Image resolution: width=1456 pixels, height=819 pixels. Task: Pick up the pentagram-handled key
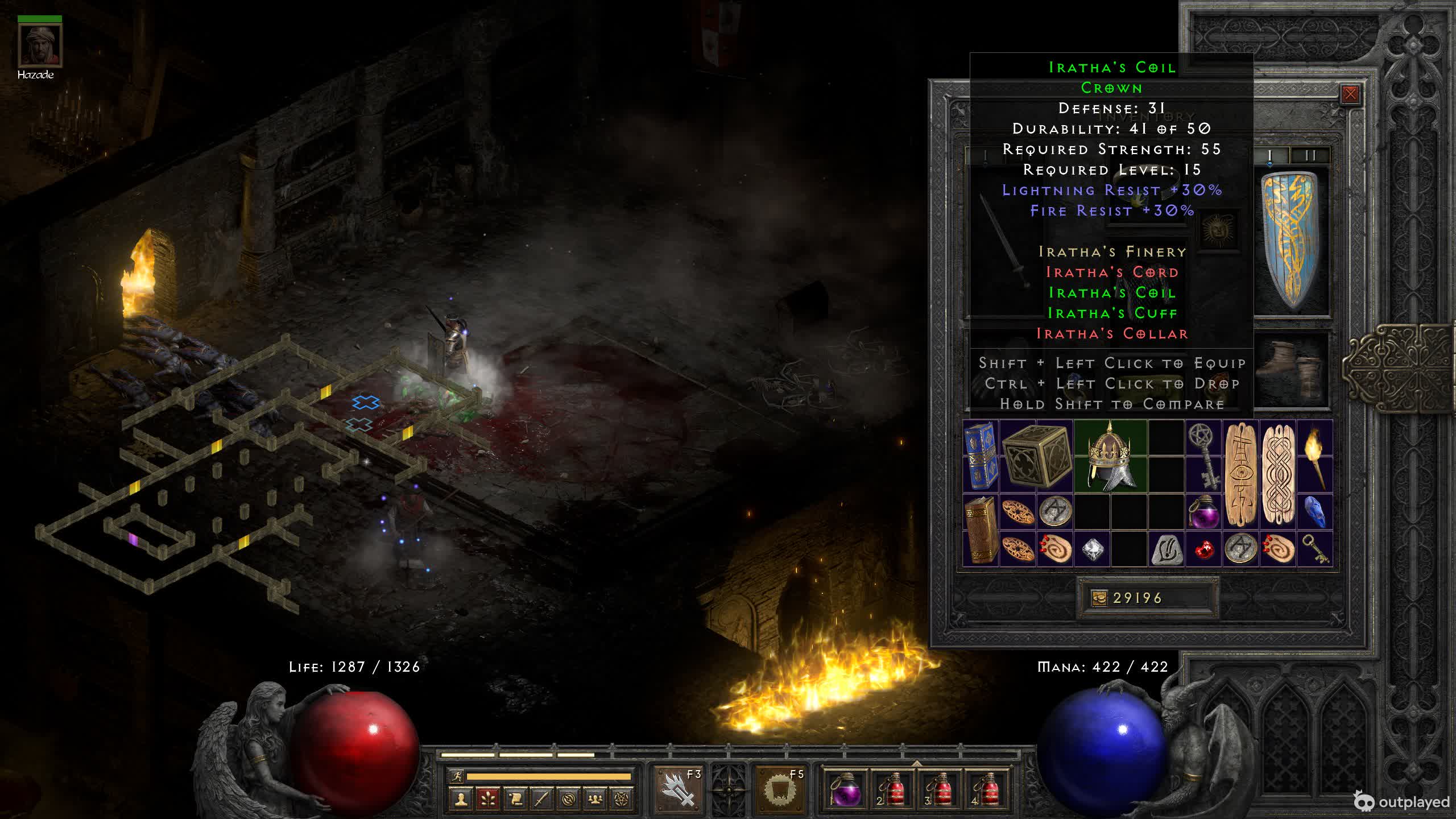tap(1203, 455)
